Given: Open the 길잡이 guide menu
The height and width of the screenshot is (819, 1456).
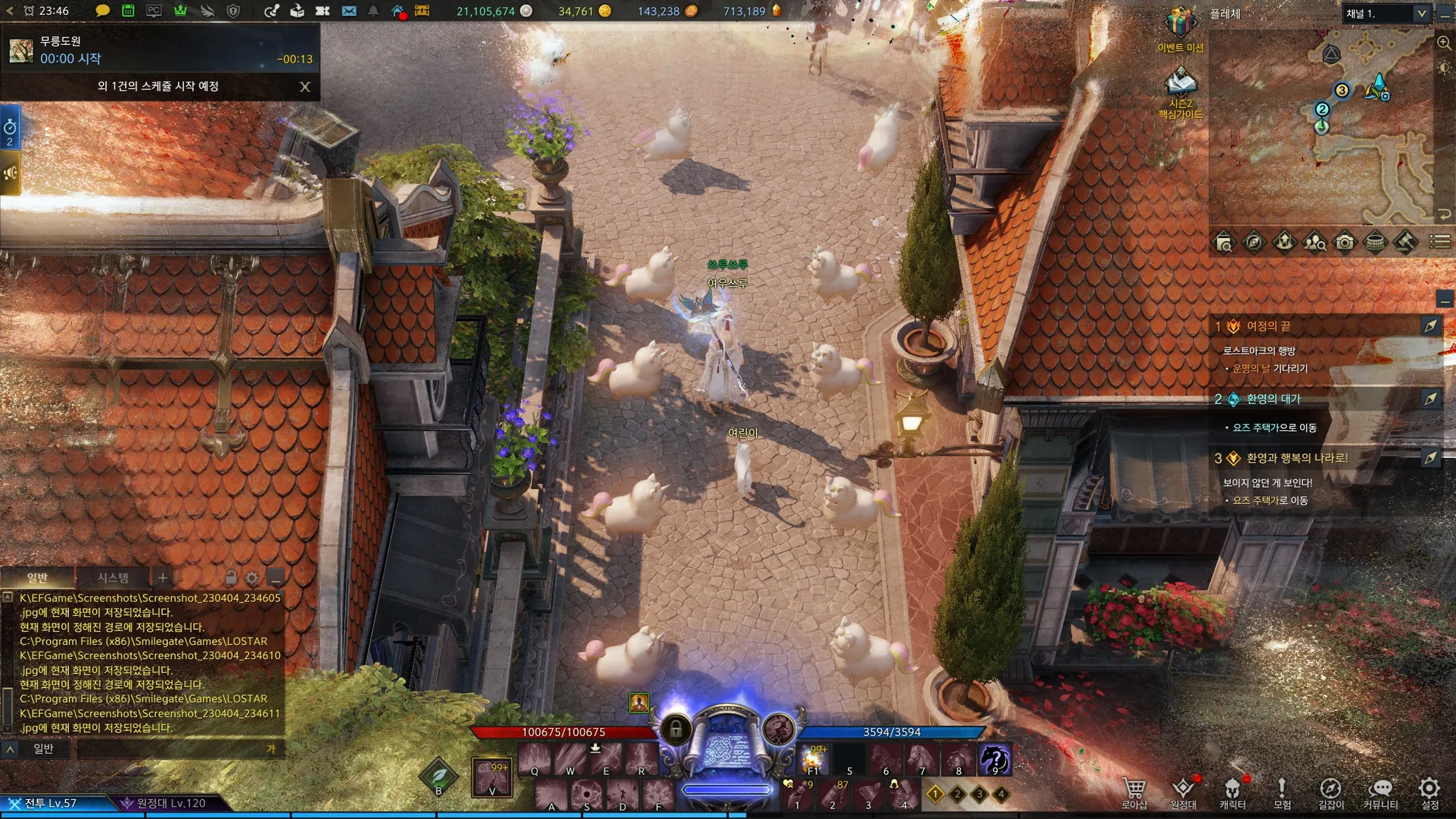Looking at the screenshot, I should (x=1331, y=791).
